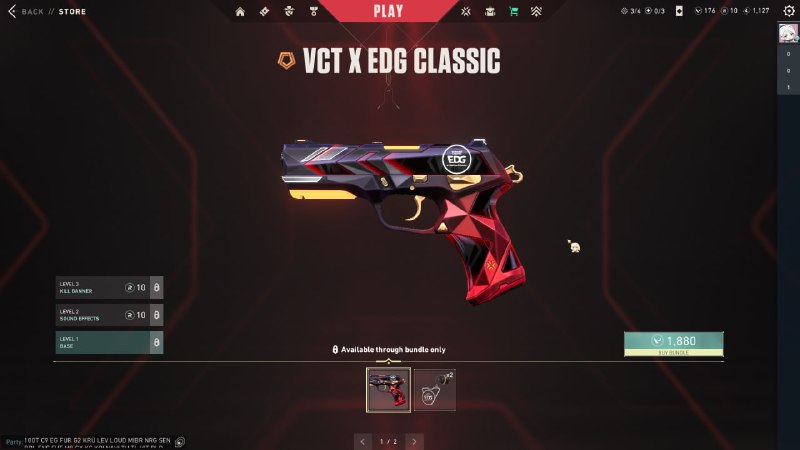Select the EDG Classic pistol thumbnail
Viewport: 800px width, 450px height.
click(x=389, y=390)
